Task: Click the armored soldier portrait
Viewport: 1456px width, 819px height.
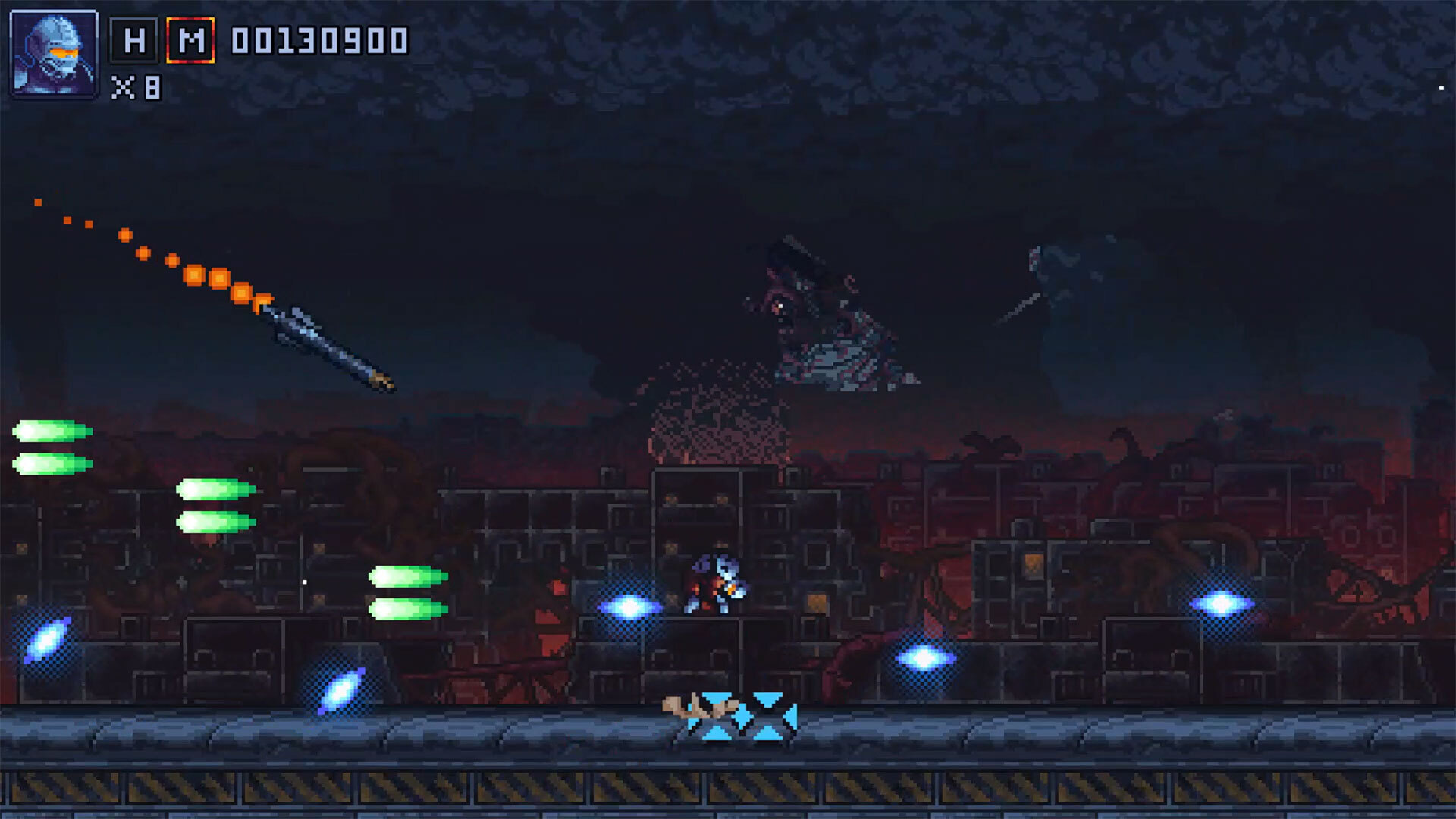Action: 54,54
